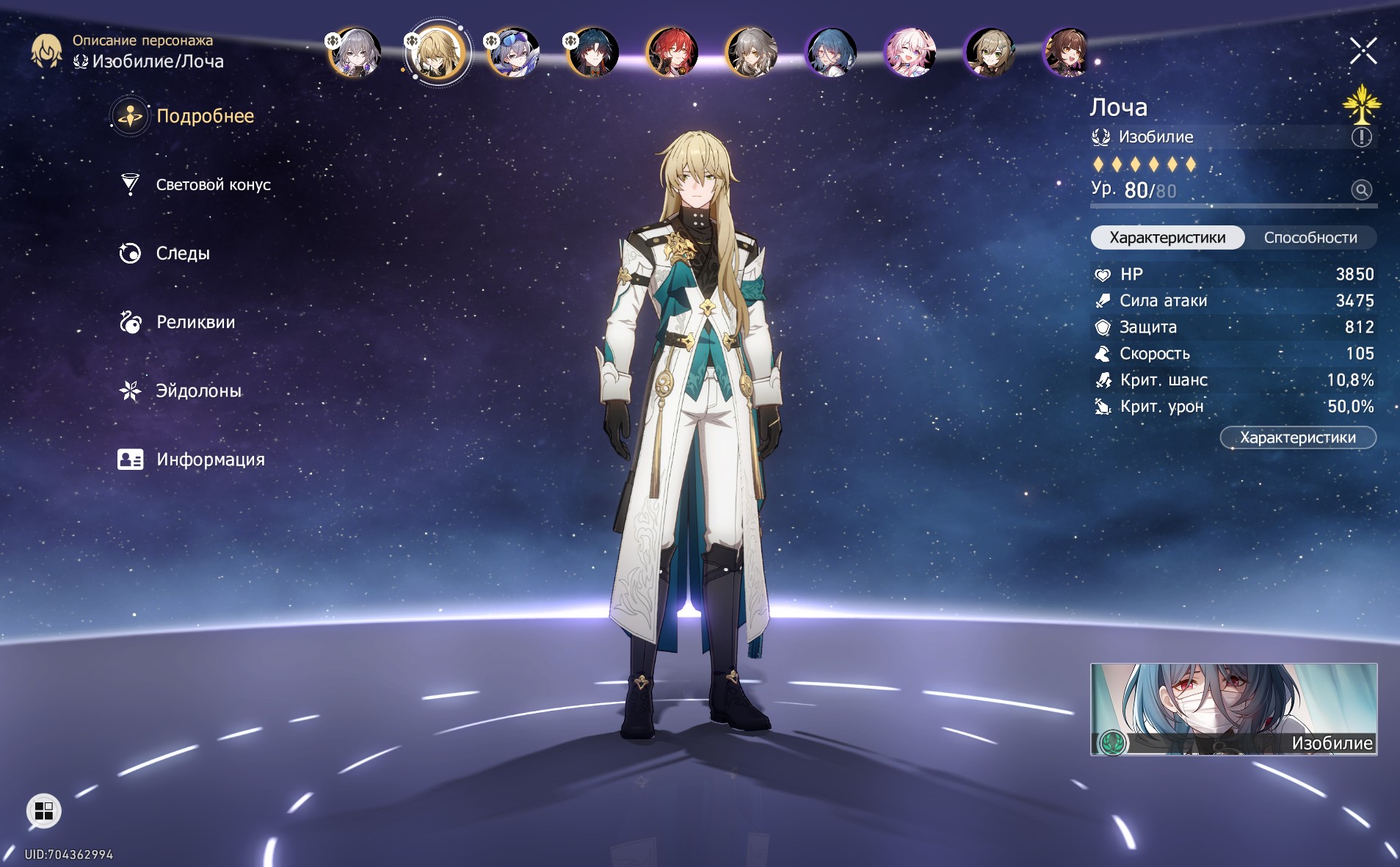Select the pink-haired character portrait

[x=910, y=53]
